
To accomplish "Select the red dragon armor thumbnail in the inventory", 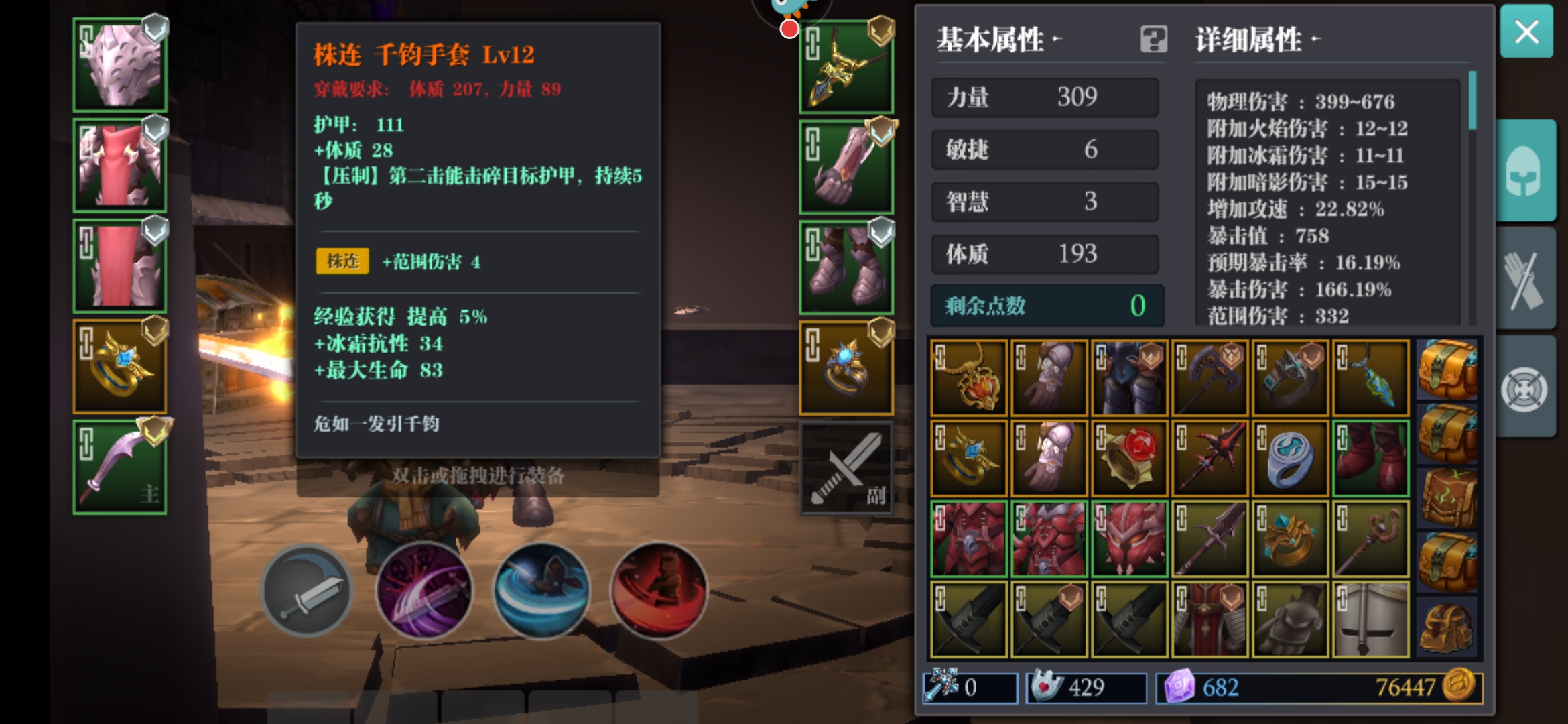I will (968, 540).
